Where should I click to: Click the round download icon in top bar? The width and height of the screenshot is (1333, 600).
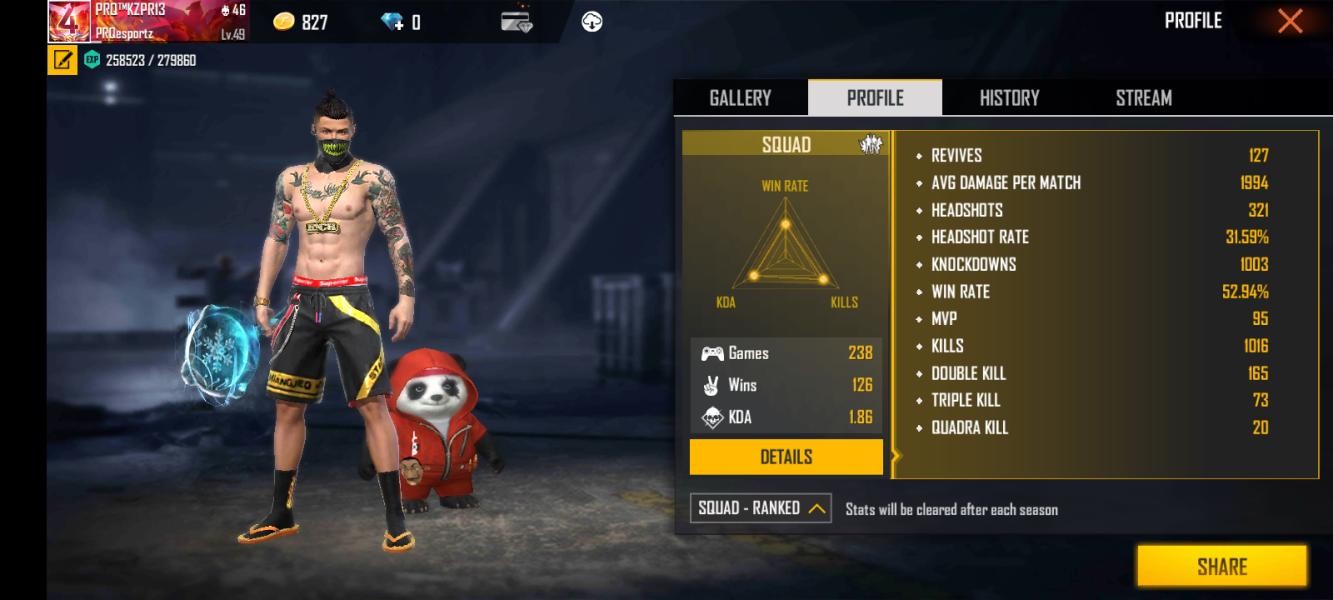(592, 22)
